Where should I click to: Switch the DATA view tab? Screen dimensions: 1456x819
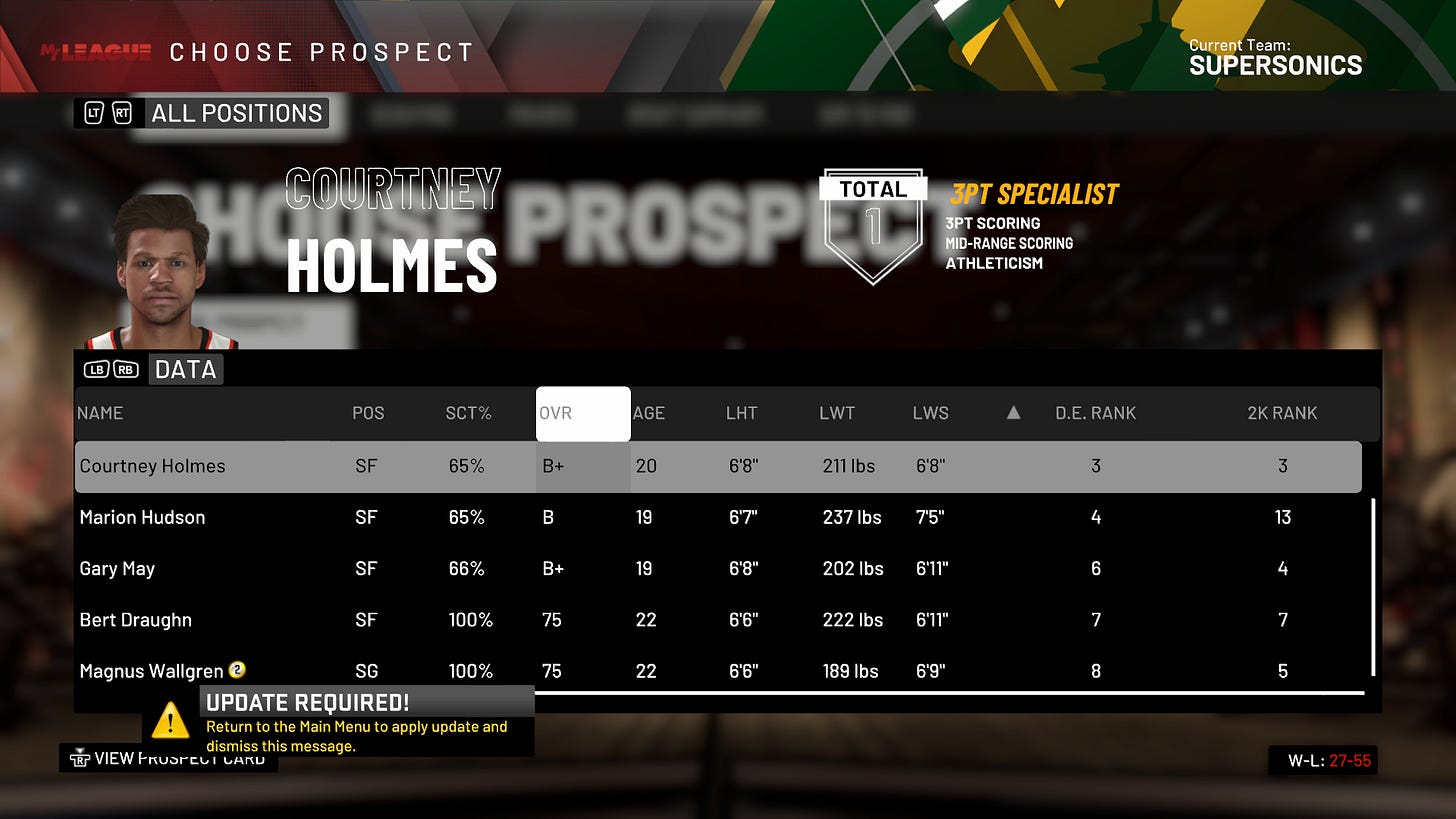[185, 370]
